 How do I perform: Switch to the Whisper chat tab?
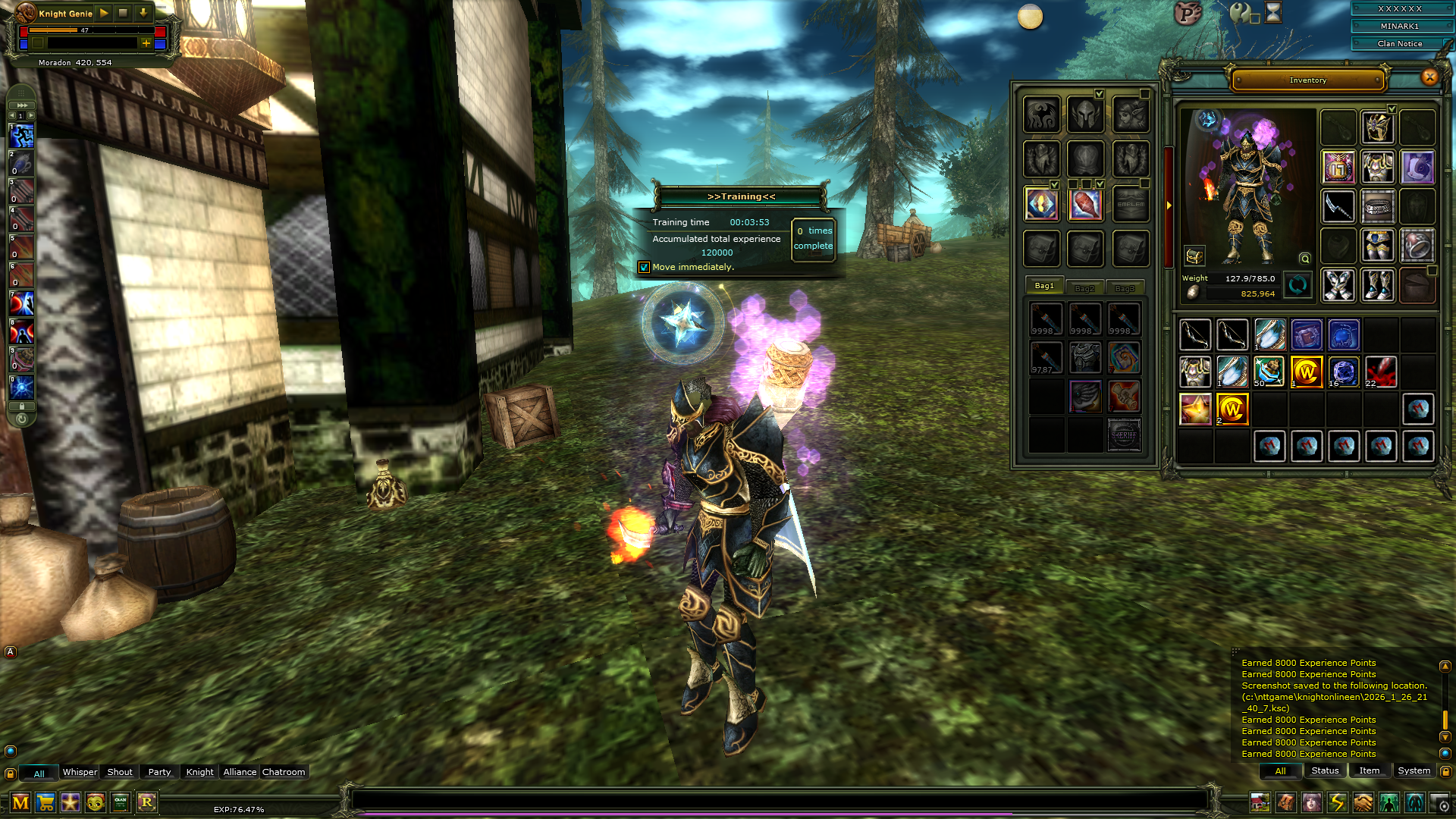click(x=80, y=772)
